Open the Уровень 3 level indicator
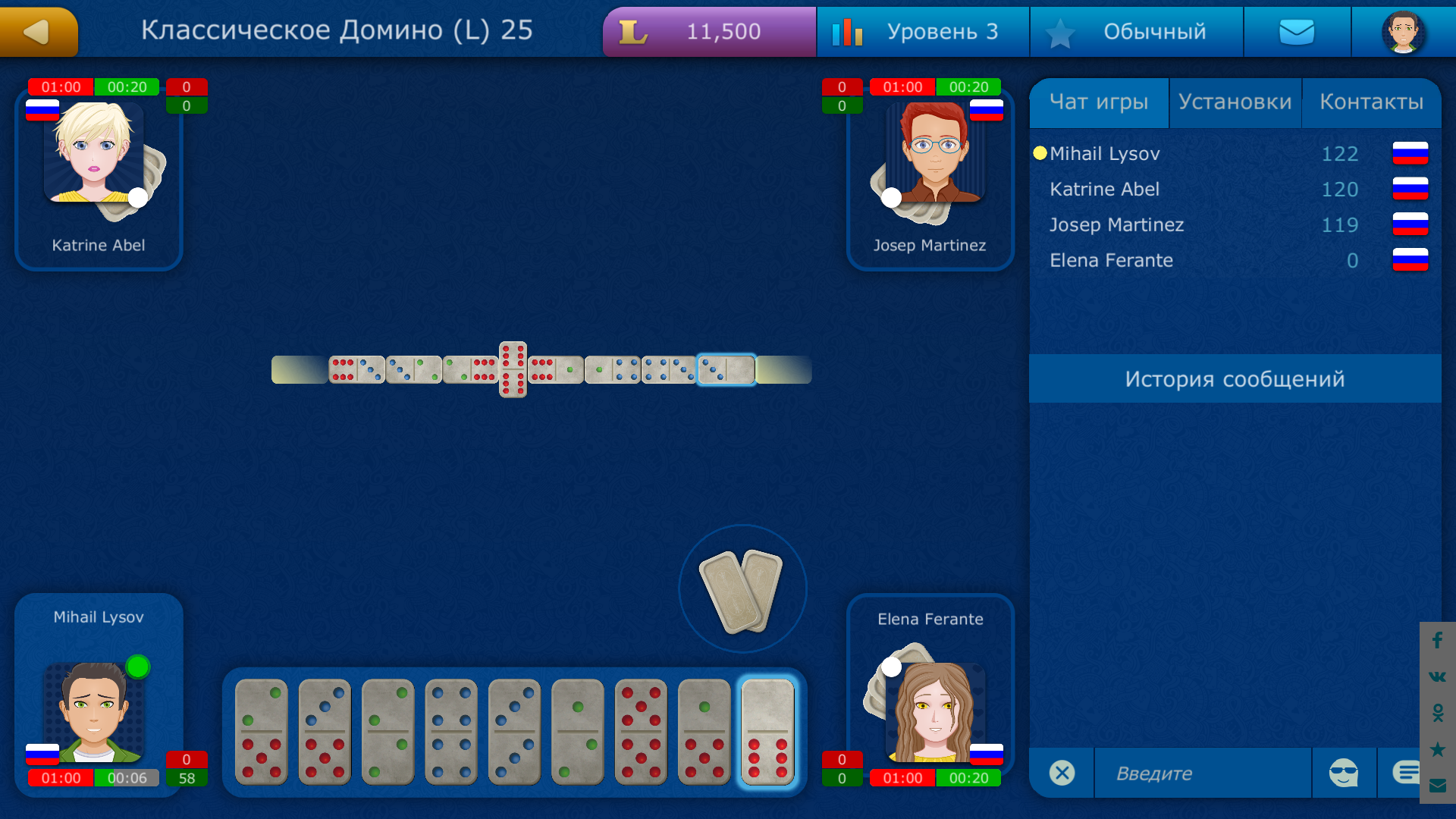This screenshot has width=1456, height=819. pos(922,31)
